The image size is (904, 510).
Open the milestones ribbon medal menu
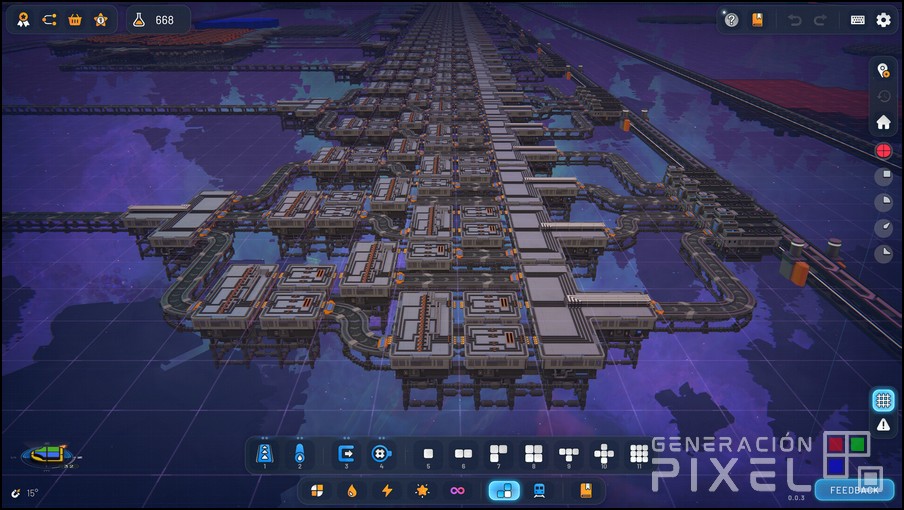click(x=23, y=20)
